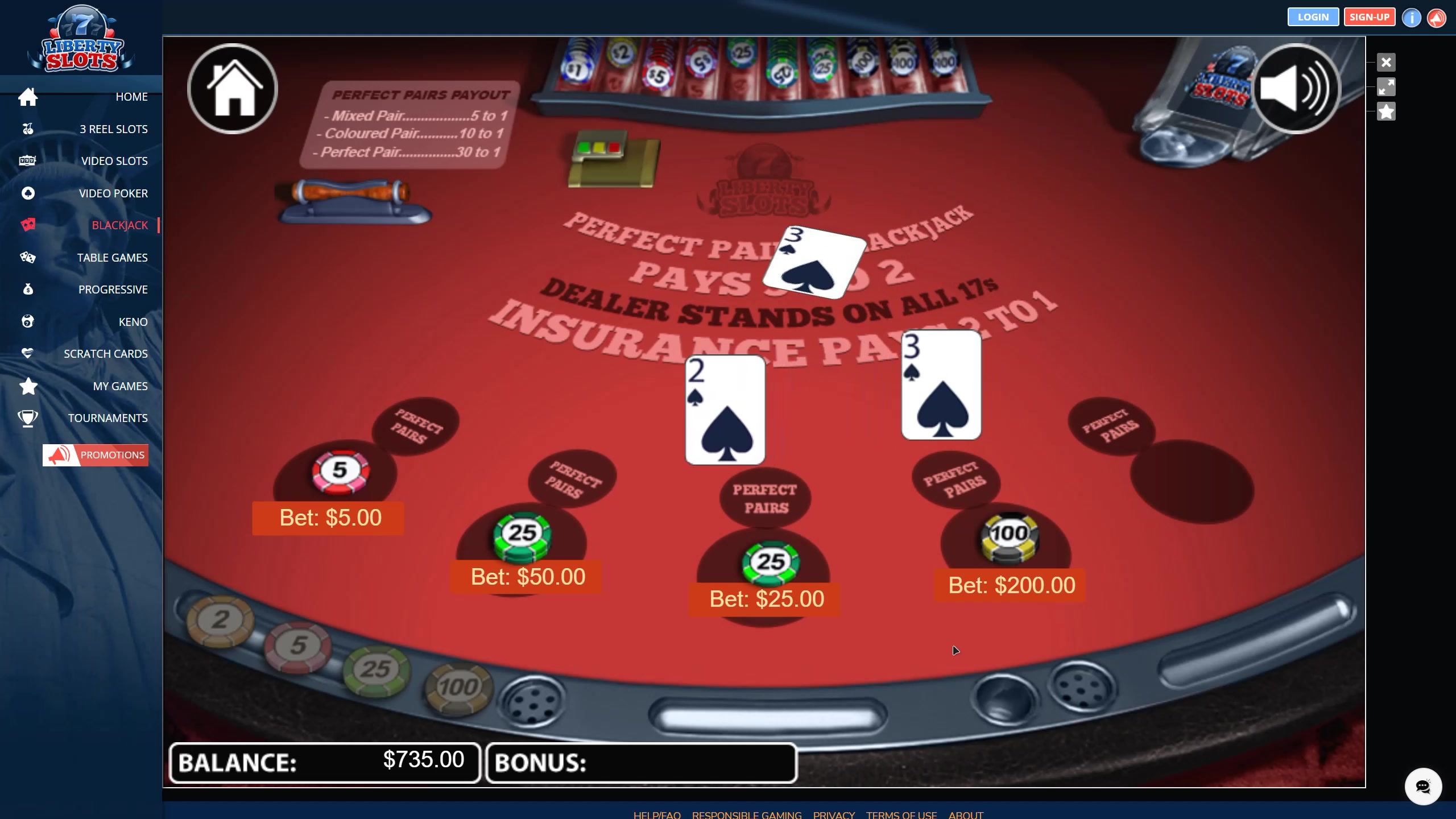Open the Scratch Cards category

[x=105, y=354]
